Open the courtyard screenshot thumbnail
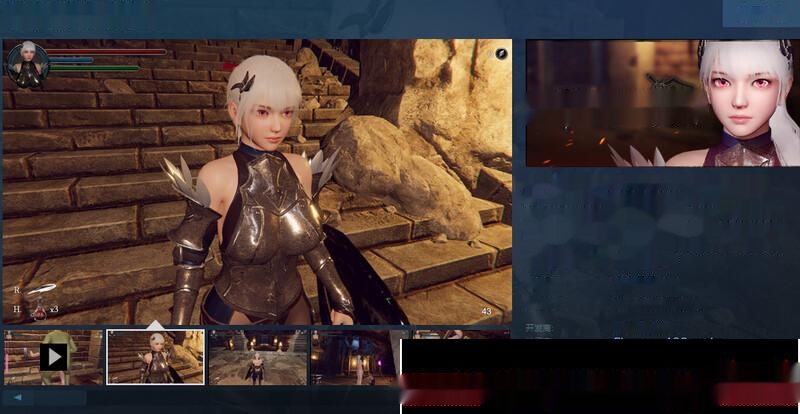 coord(258,357)
